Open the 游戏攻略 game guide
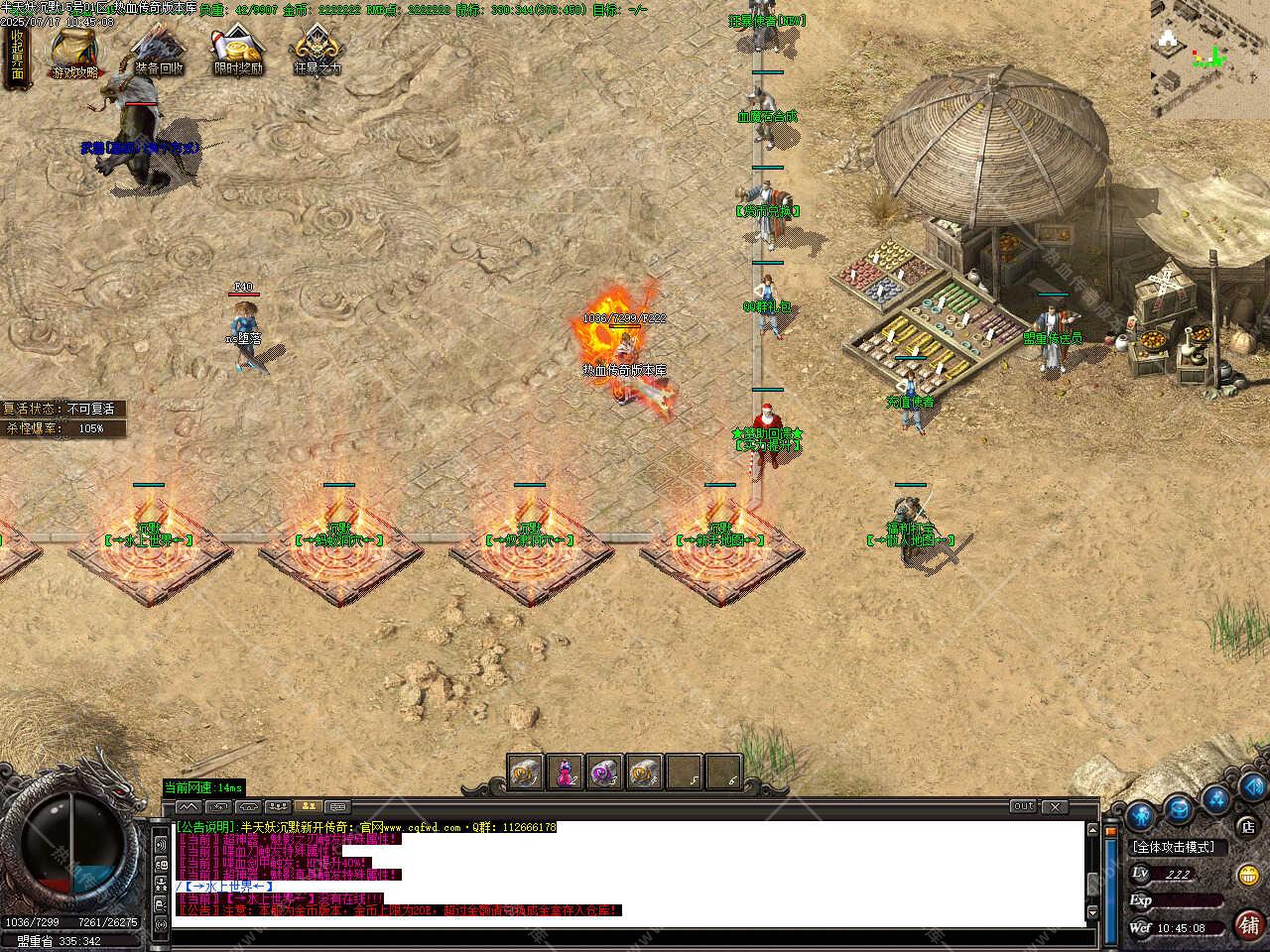The width and height of the screenshot is (1270, 952). [75, 52]
